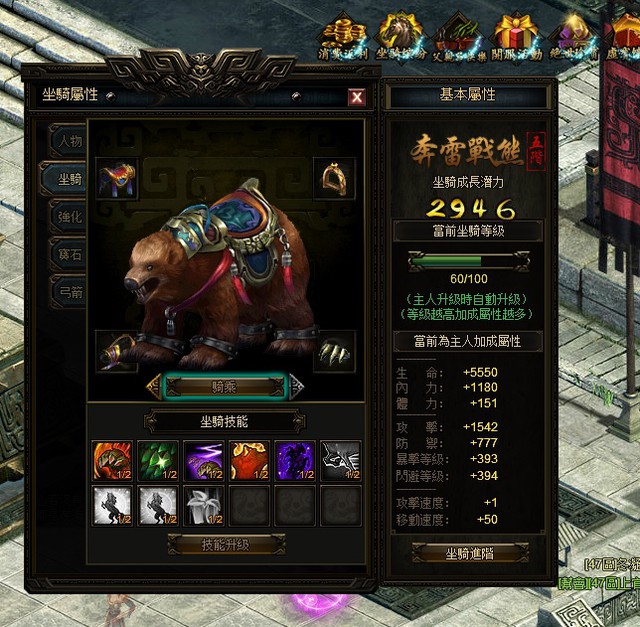This screenshot has height=627, width=640.
Task: Click the 騎乘 ride button
Action: pos(225,386)
